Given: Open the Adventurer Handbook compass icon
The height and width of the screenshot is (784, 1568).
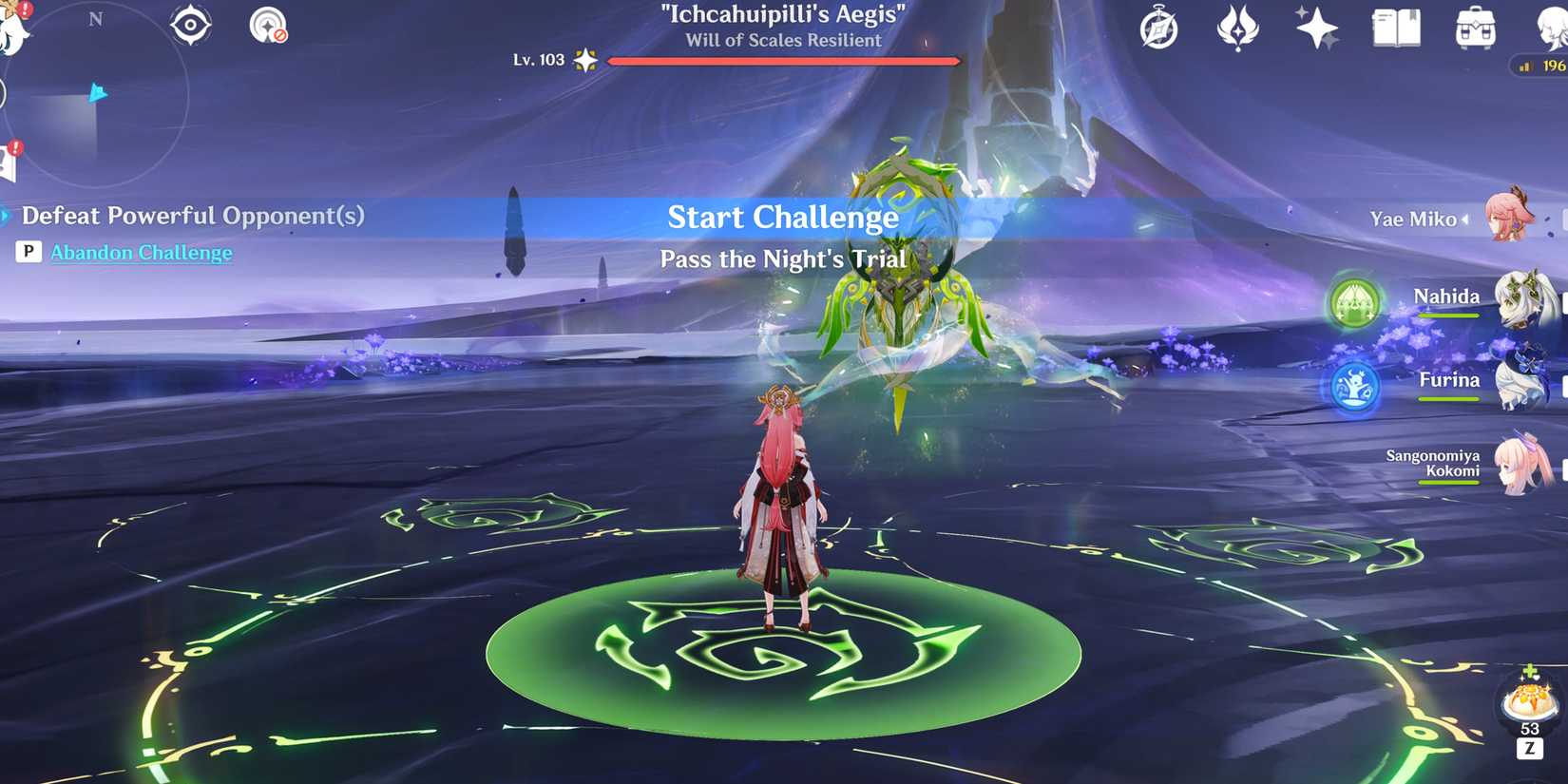Looking at the screenshot, I should click(x=1160, y=29).
